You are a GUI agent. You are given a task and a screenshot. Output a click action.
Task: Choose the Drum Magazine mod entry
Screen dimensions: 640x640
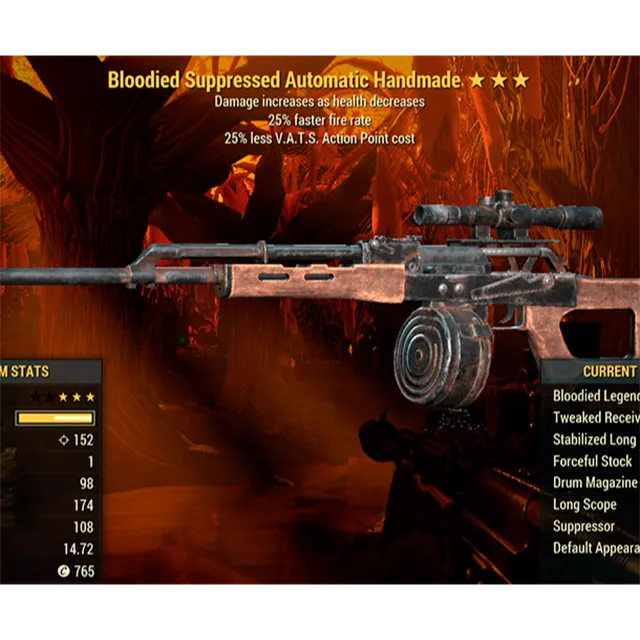[x=595, y=483]
